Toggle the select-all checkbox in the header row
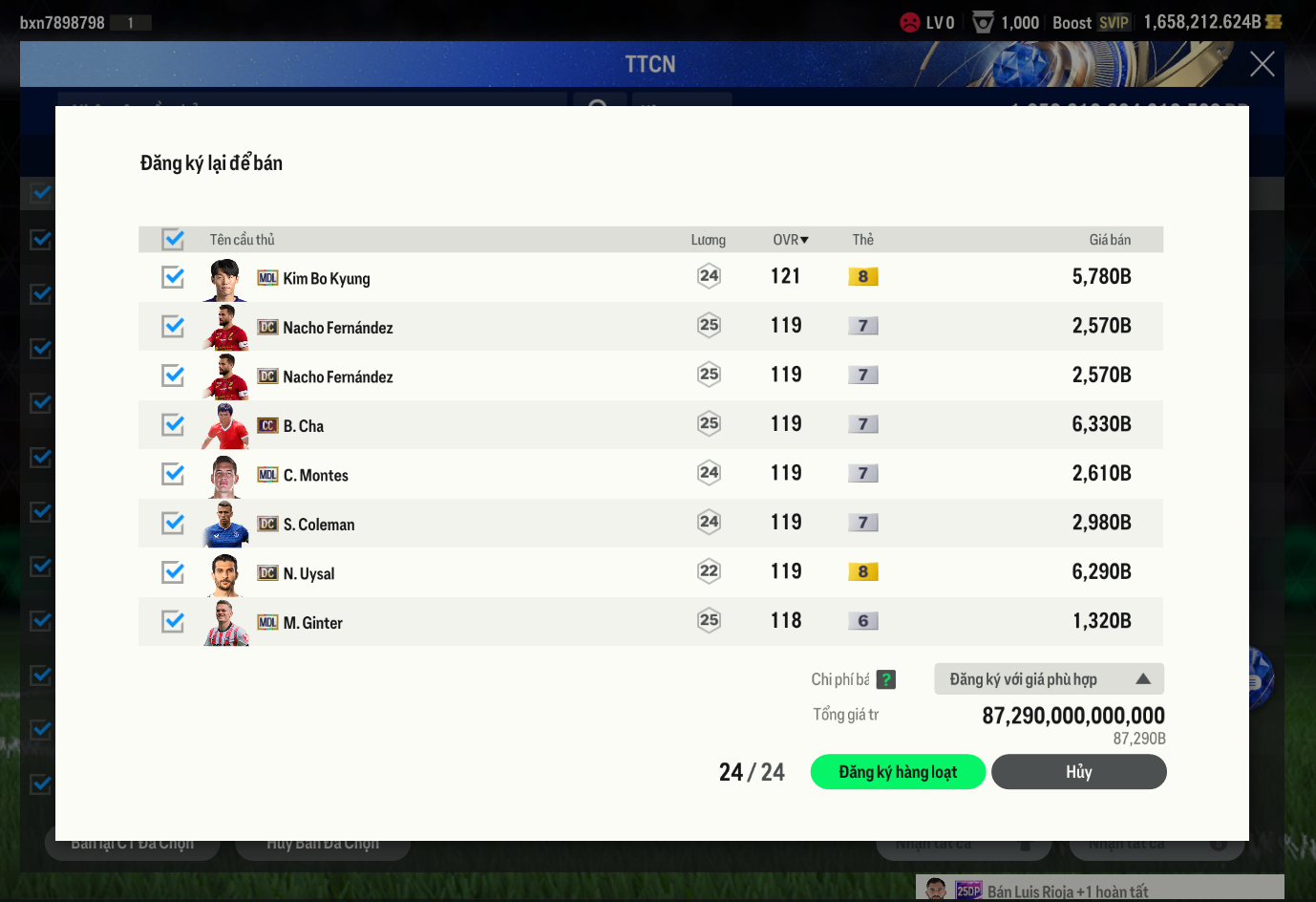1316x902 pixels. coord(173,239)
